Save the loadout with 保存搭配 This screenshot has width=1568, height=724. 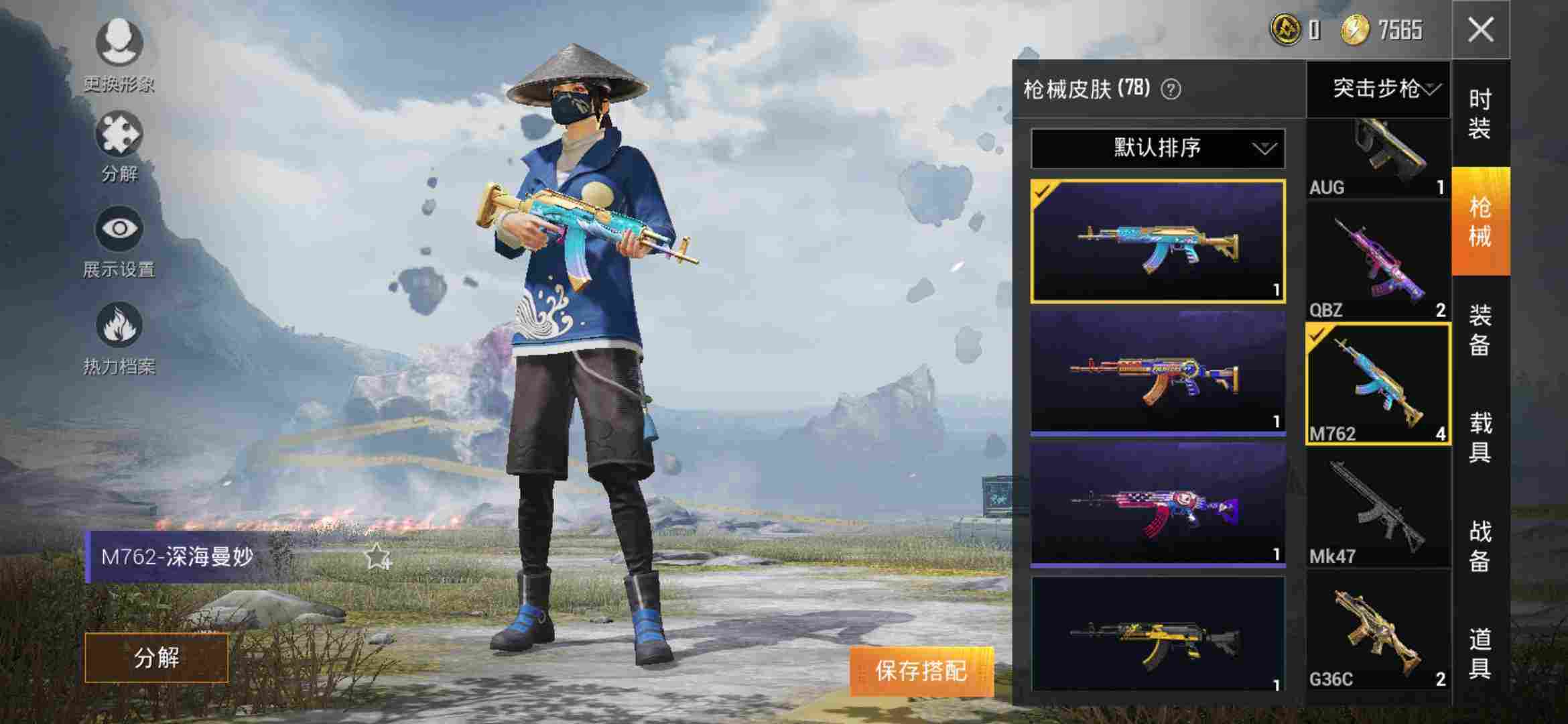tap(921, 670)
